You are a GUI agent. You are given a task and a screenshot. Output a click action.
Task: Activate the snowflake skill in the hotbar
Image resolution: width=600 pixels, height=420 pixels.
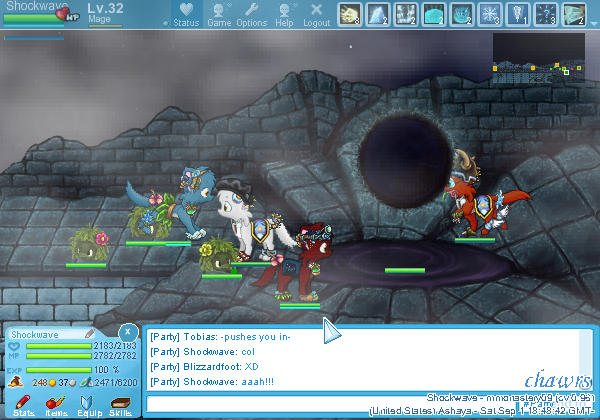(491, 13)
